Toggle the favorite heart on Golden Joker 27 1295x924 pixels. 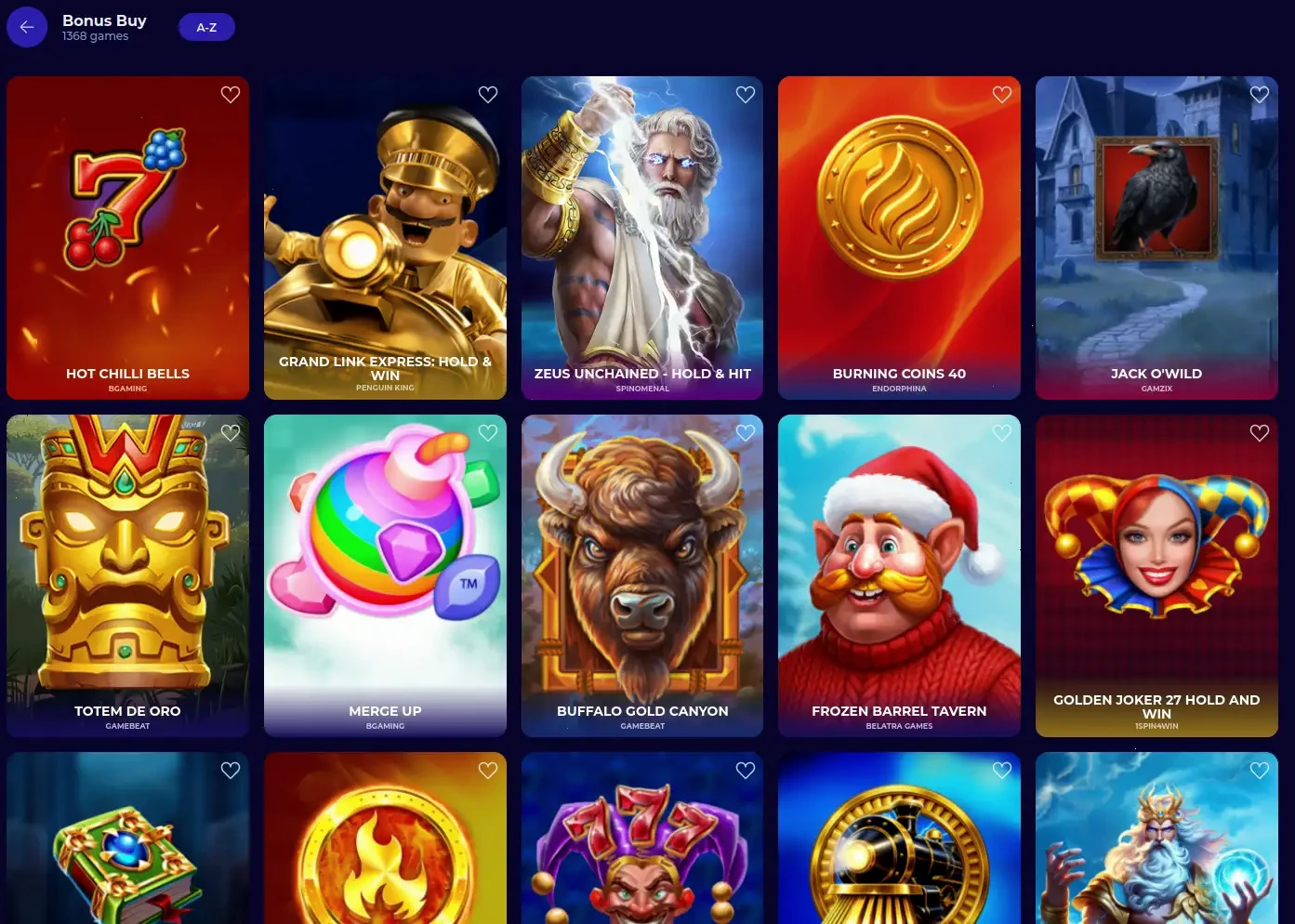coord(1259,432)
